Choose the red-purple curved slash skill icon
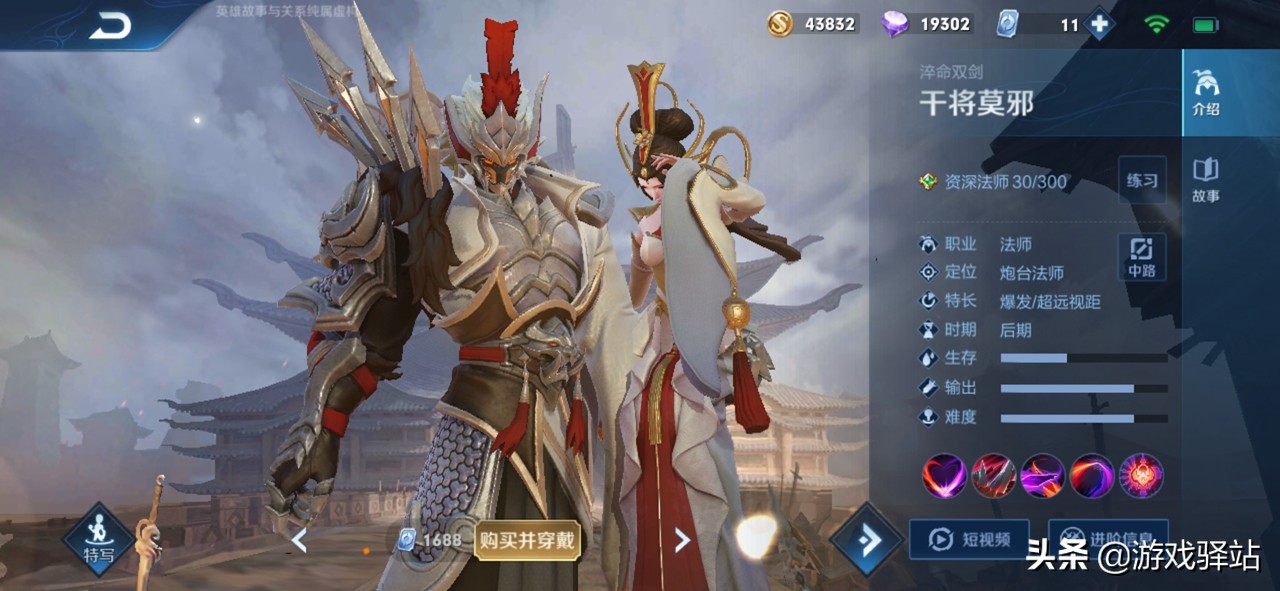The width and height of the screenshot is (1280, 591). click(1092, 476)
